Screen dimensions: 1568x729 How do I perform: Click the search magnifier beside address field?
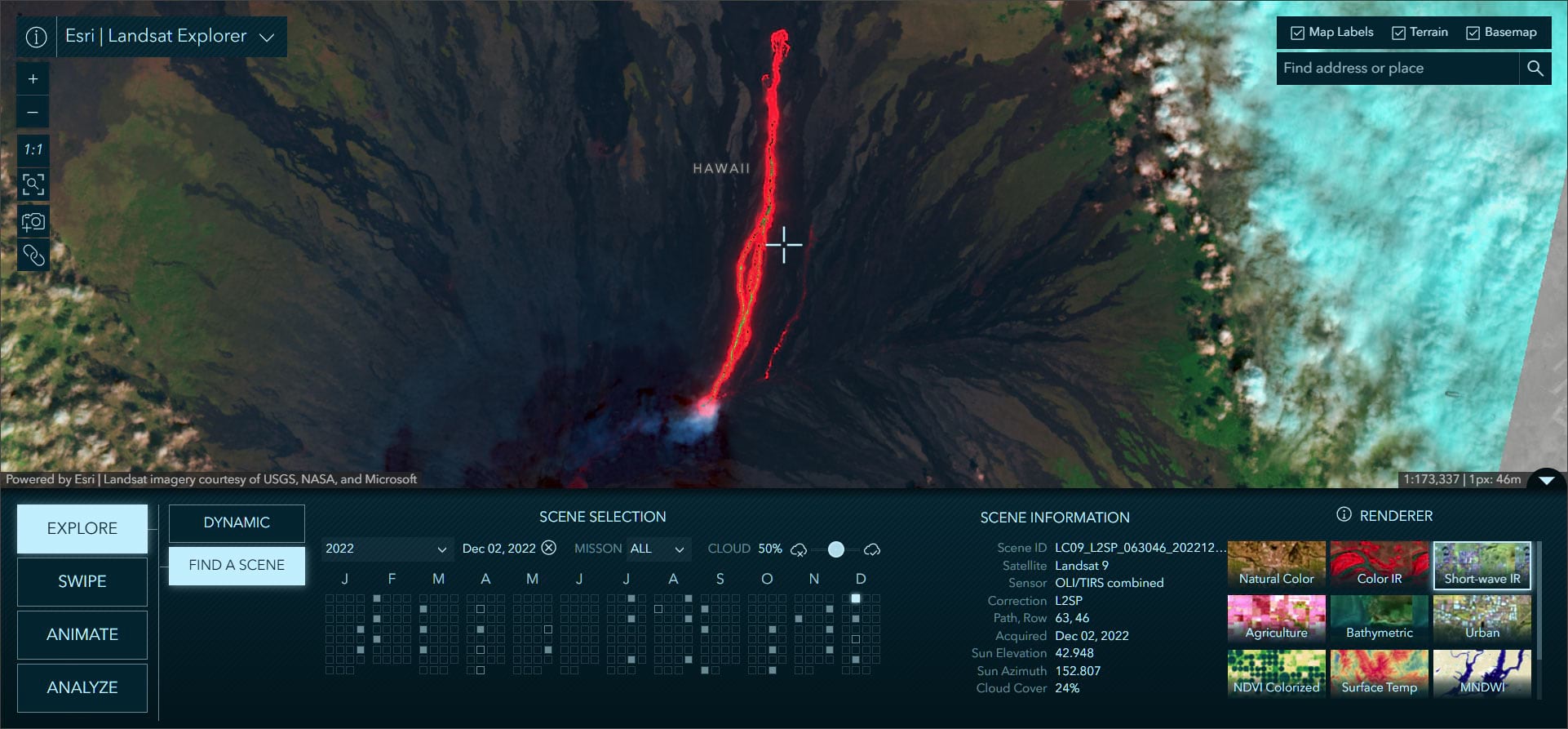tap(1535, 68)
